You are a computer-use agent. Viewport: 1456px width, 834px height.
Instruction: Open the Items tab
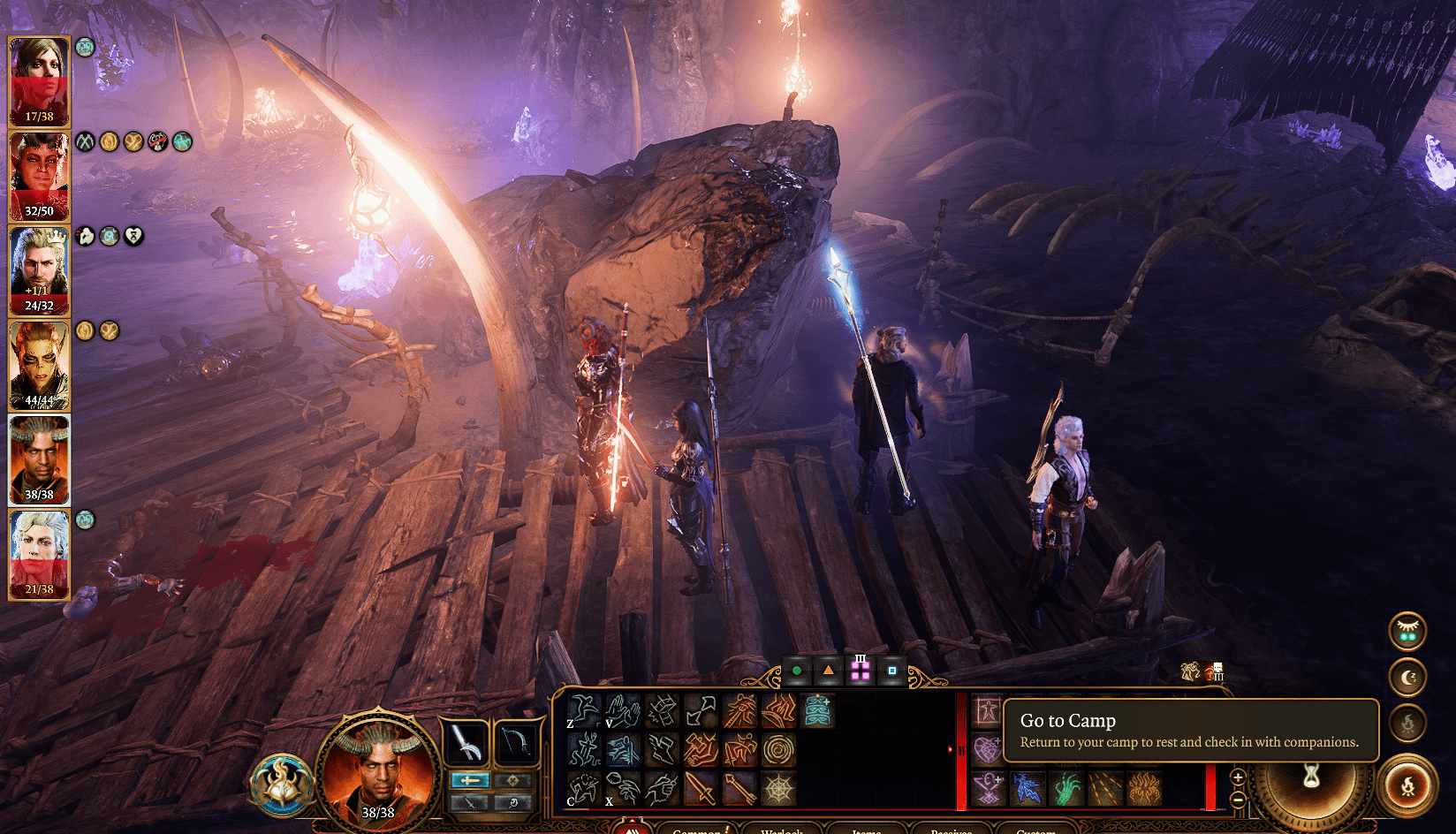pyautogui.click(x=866, y=830)
